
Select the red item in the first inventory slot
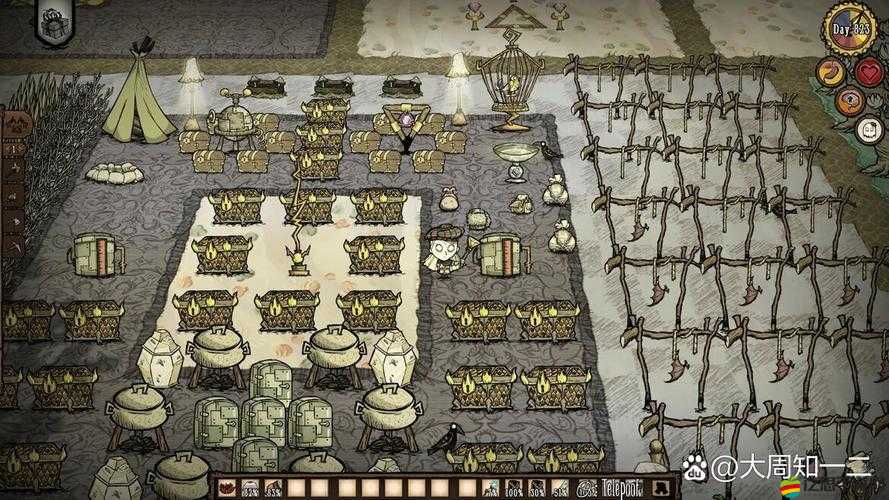(226, 487)
